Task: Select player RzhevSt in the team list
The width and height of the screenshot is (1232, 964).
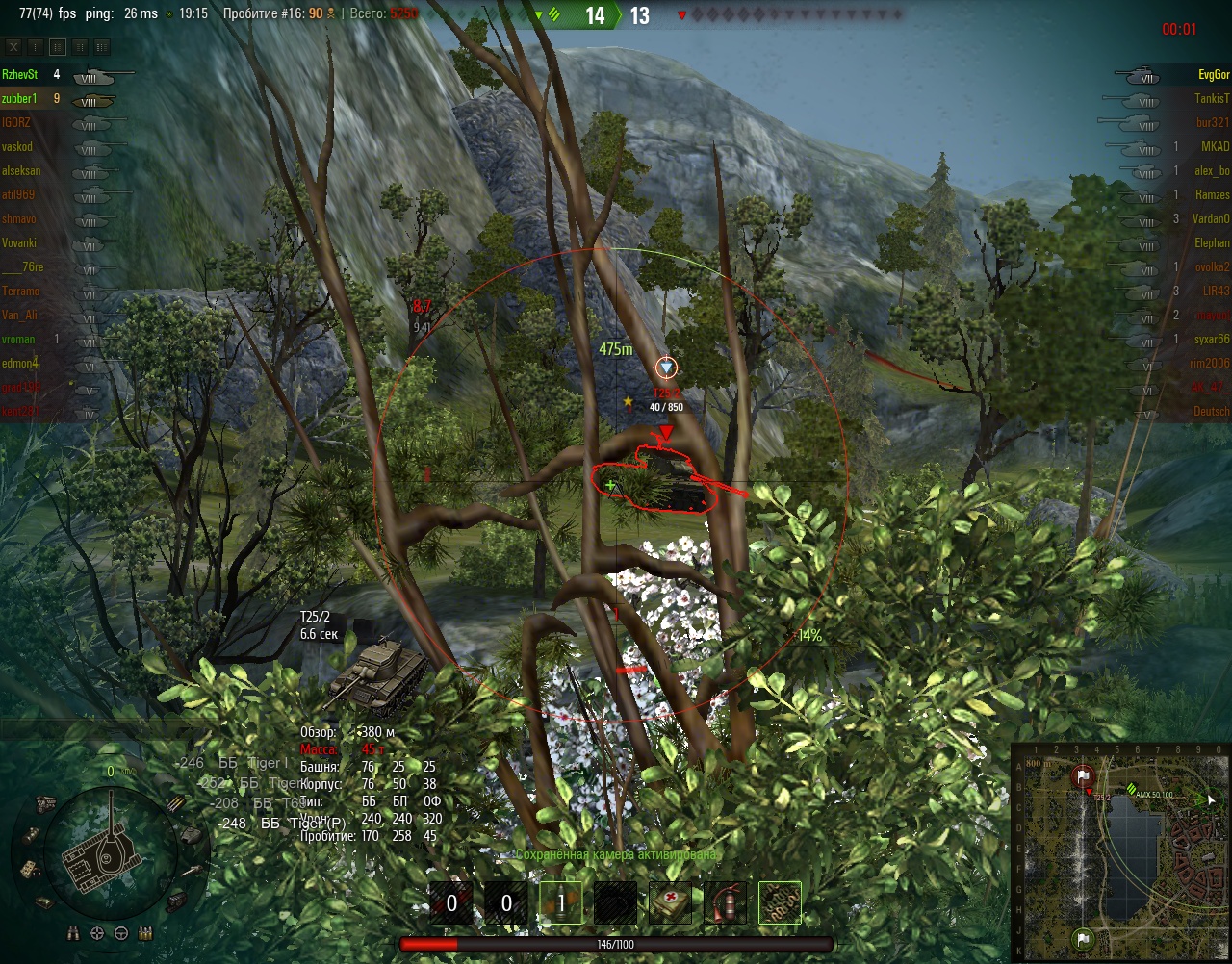Action: point(20,74)
